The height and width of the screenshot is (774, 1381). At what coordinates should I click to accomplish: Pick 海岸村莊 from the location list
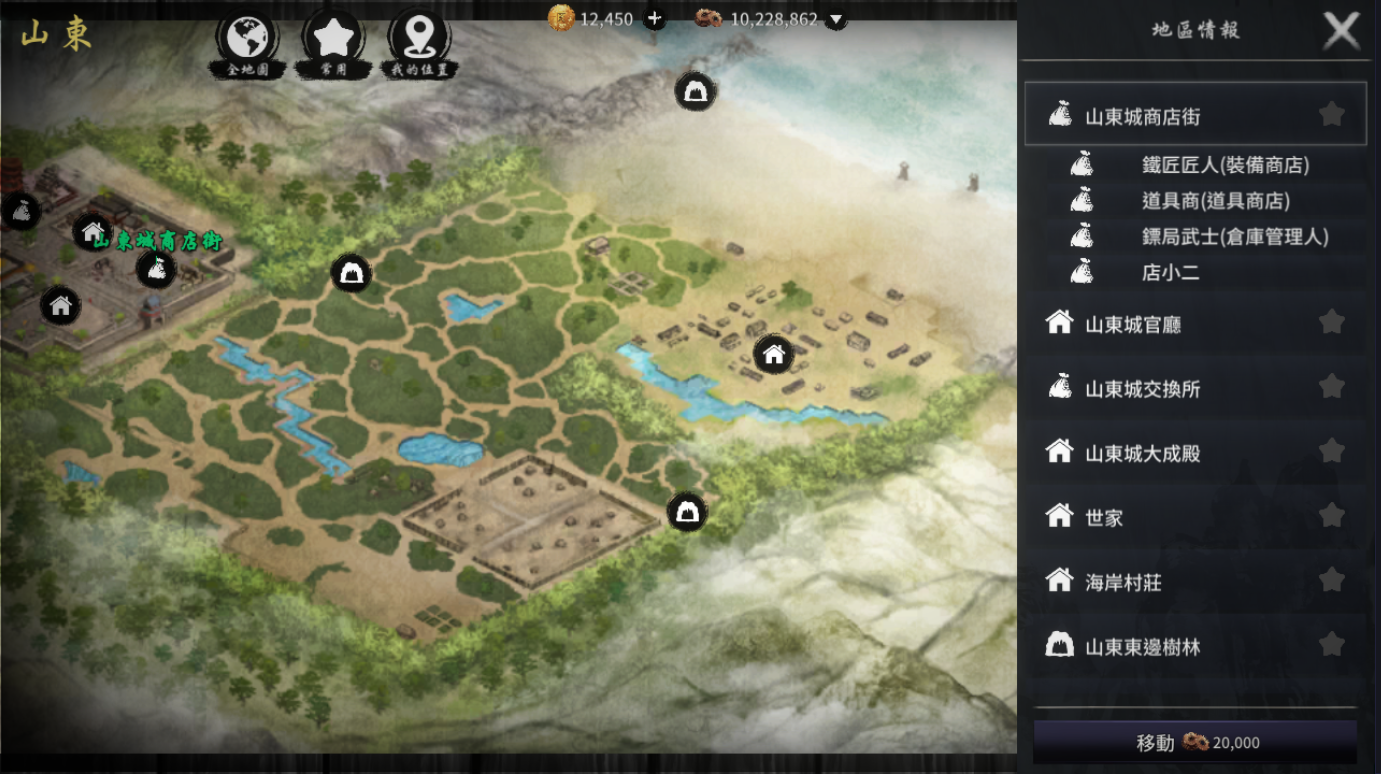coord(1123,582)
